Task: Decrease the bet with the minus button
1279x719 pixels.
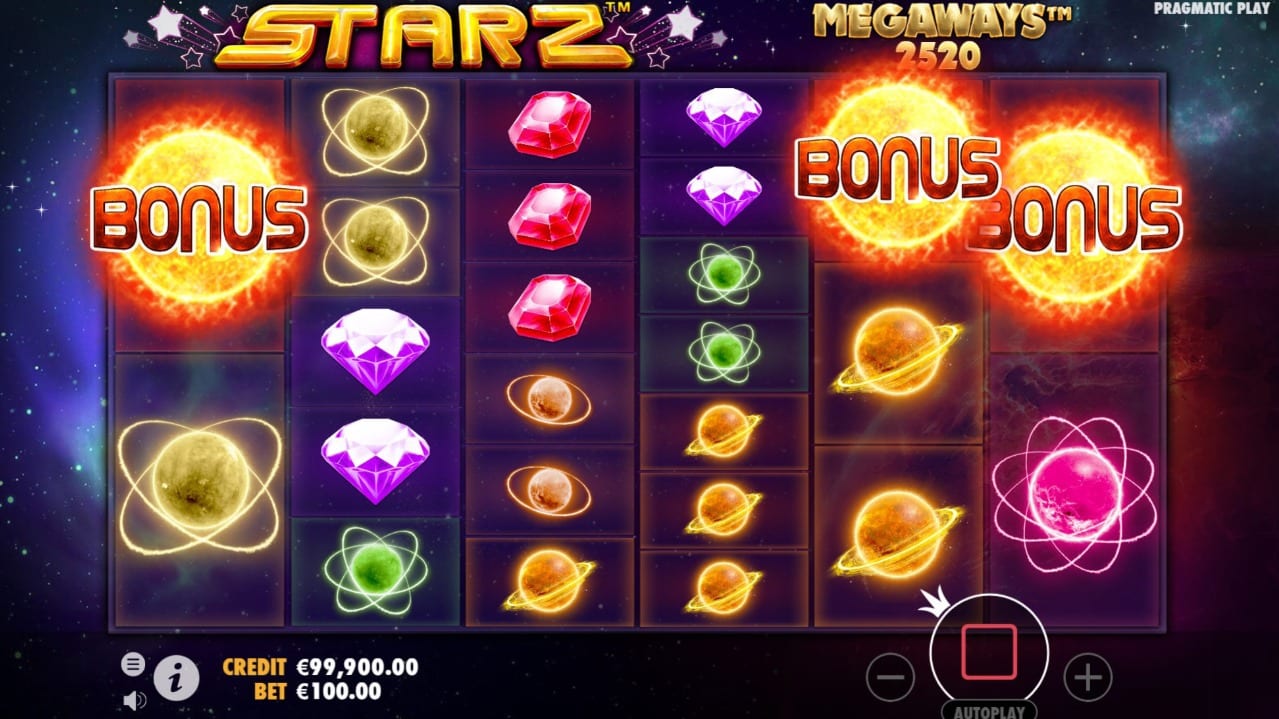Action: click(x=889, y=678)
